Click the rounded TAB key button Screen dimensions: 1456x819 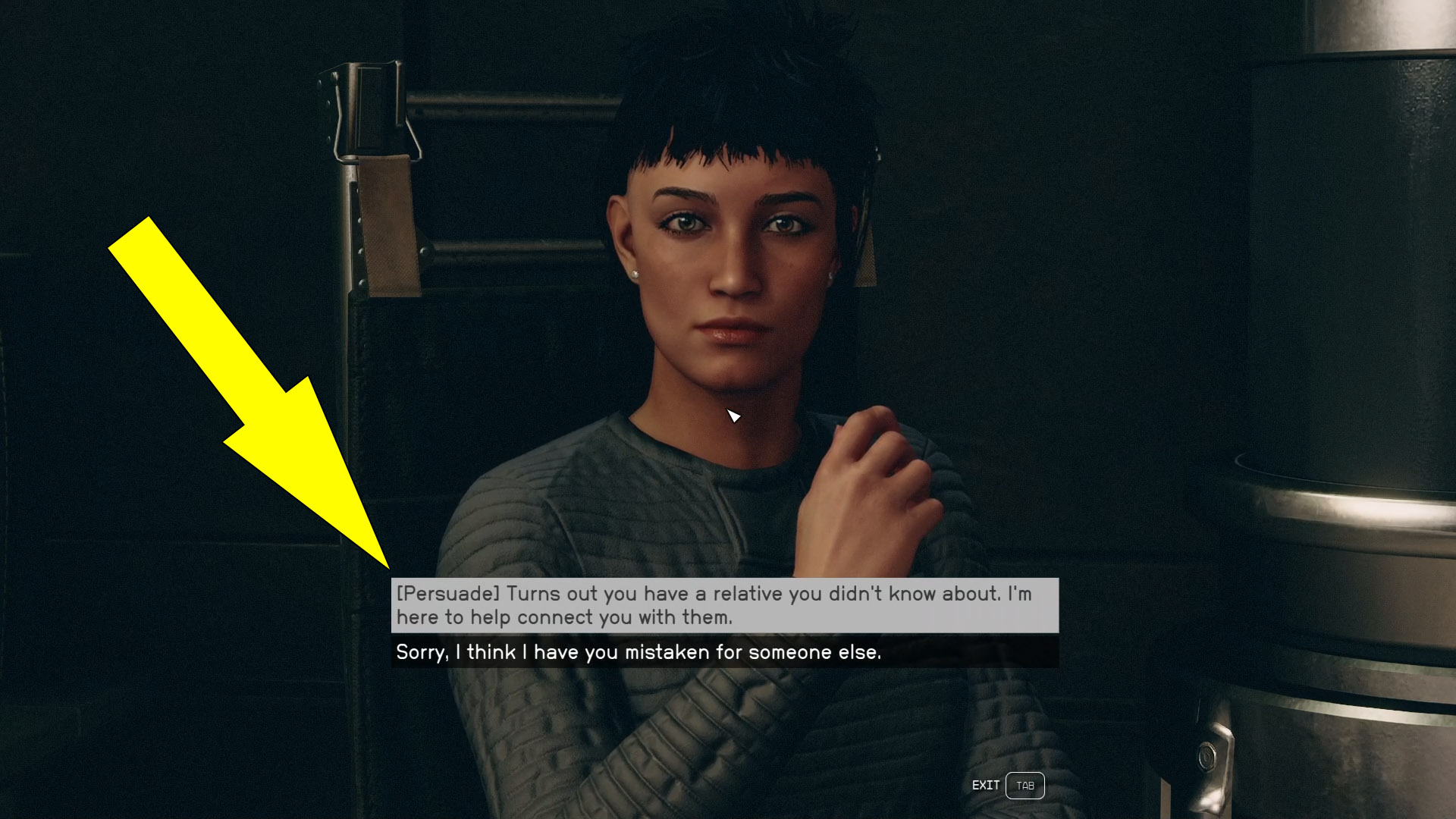click(x=1025, y=785)
